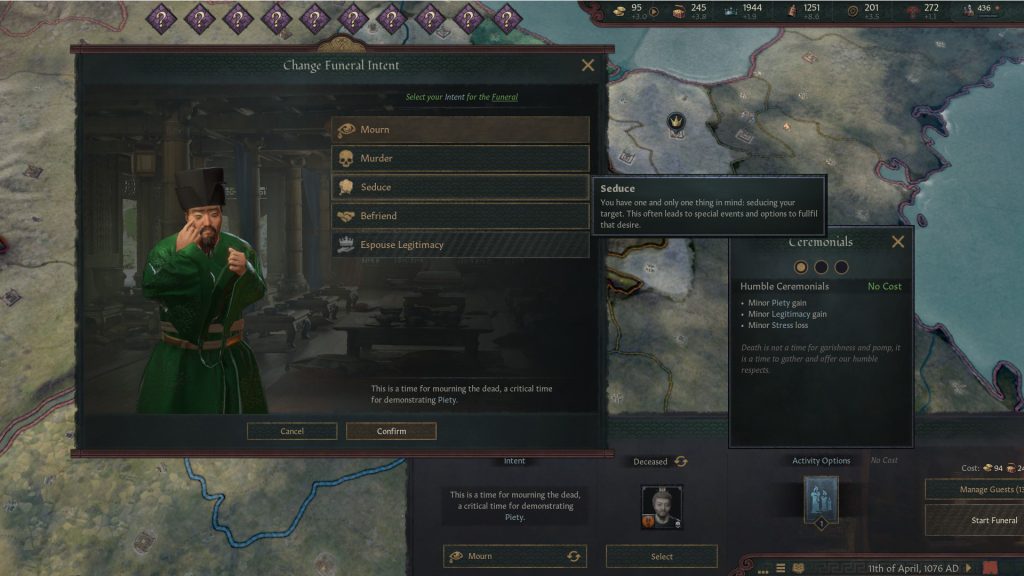The image size is (1024, 576).
Task: Close the Ceremonials panel
Action: [898, 242]
